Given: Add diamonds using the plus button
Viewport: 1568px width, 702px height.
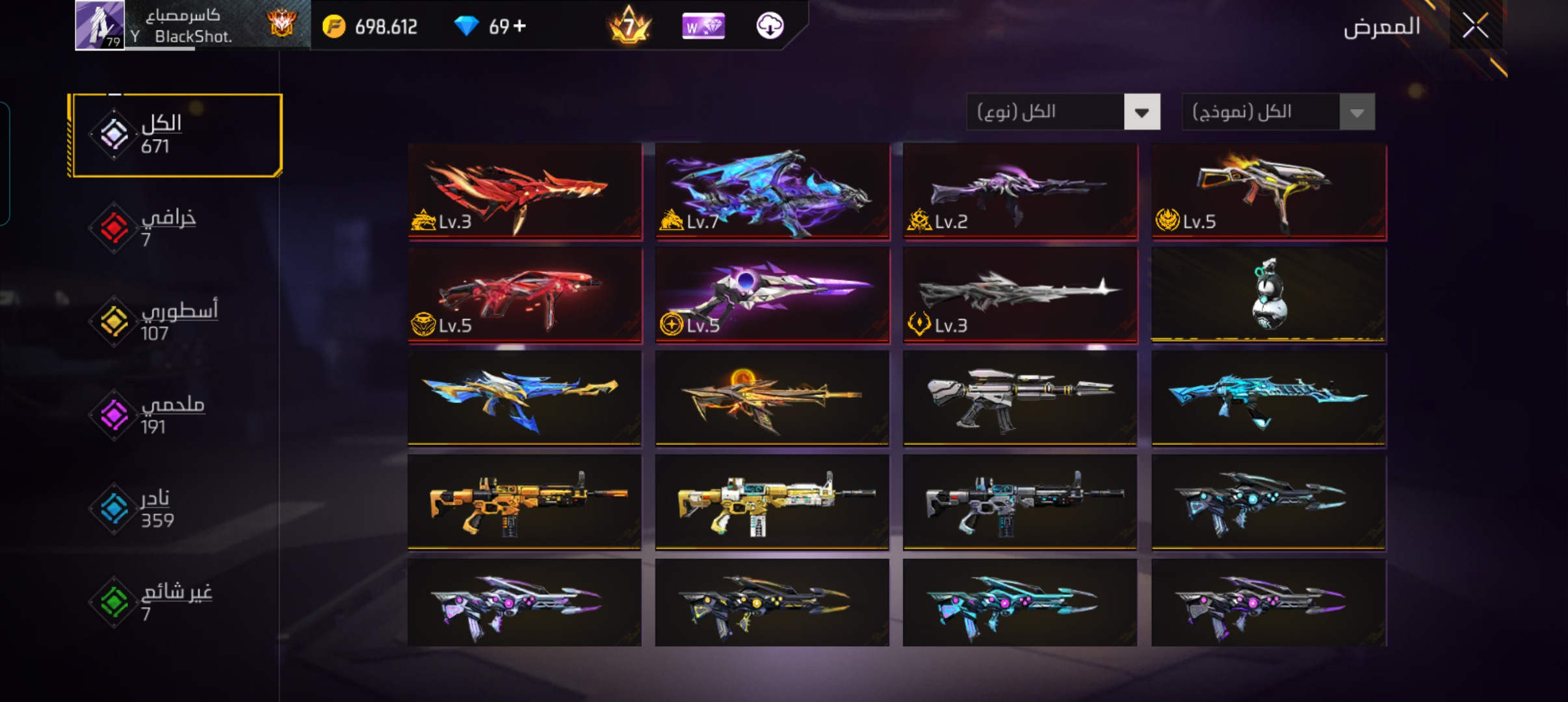Looking at the screenshot, I should pyautogui.click(x=519, y=26).
